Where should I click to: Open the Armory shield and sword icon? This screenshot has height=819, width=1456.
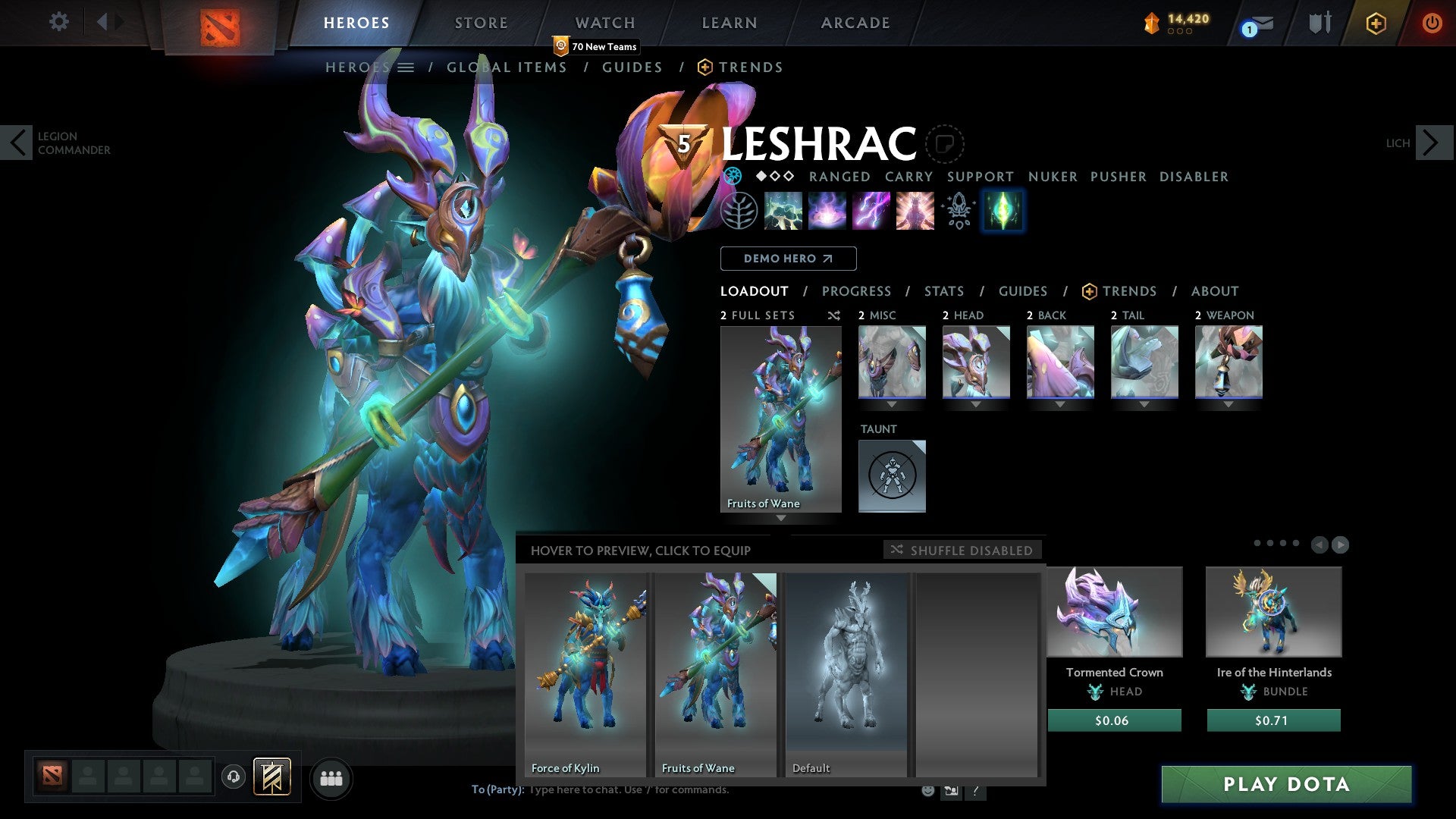point(1319,23)
